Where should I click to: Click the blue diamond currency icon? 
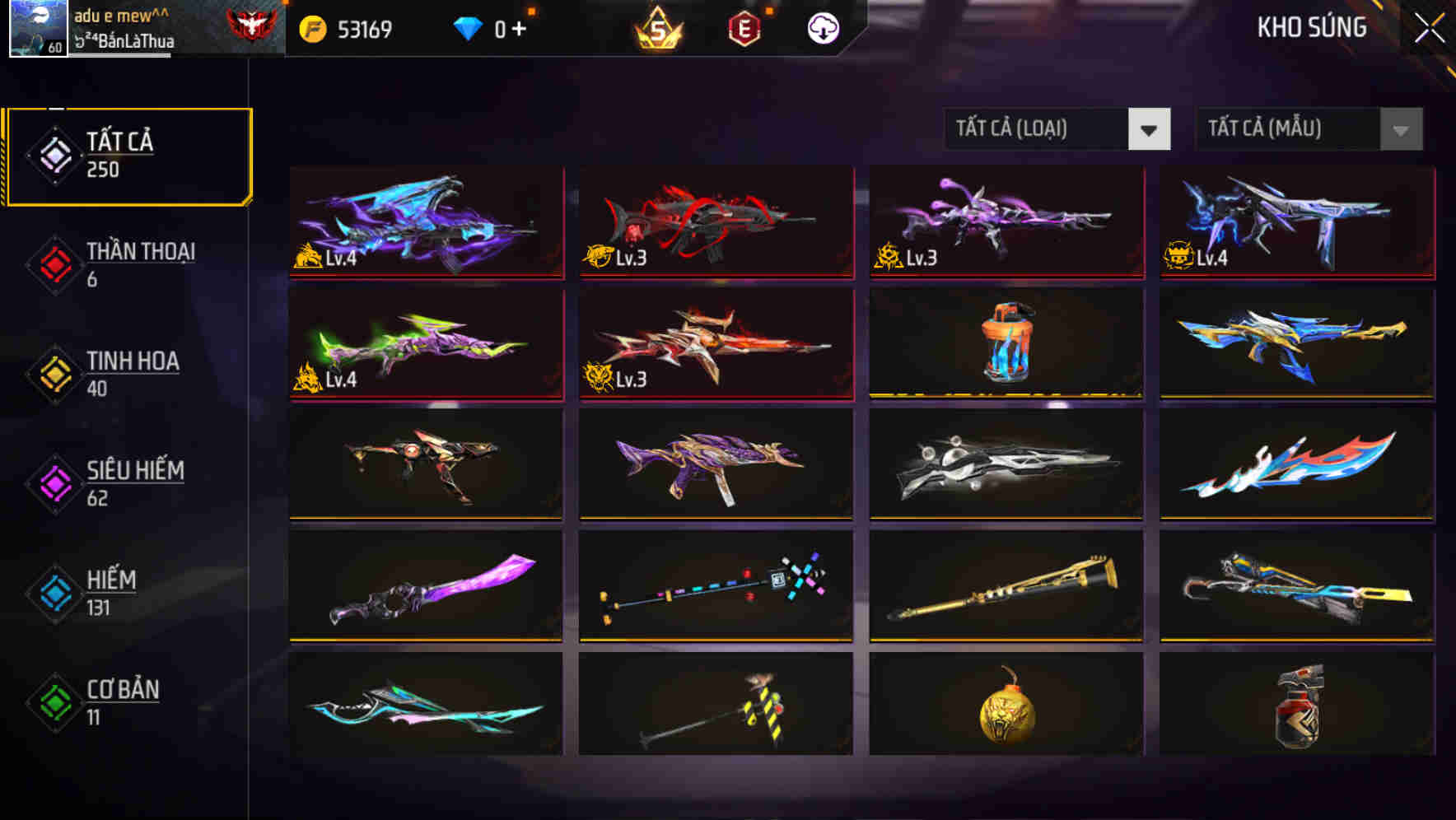[467, 26]
